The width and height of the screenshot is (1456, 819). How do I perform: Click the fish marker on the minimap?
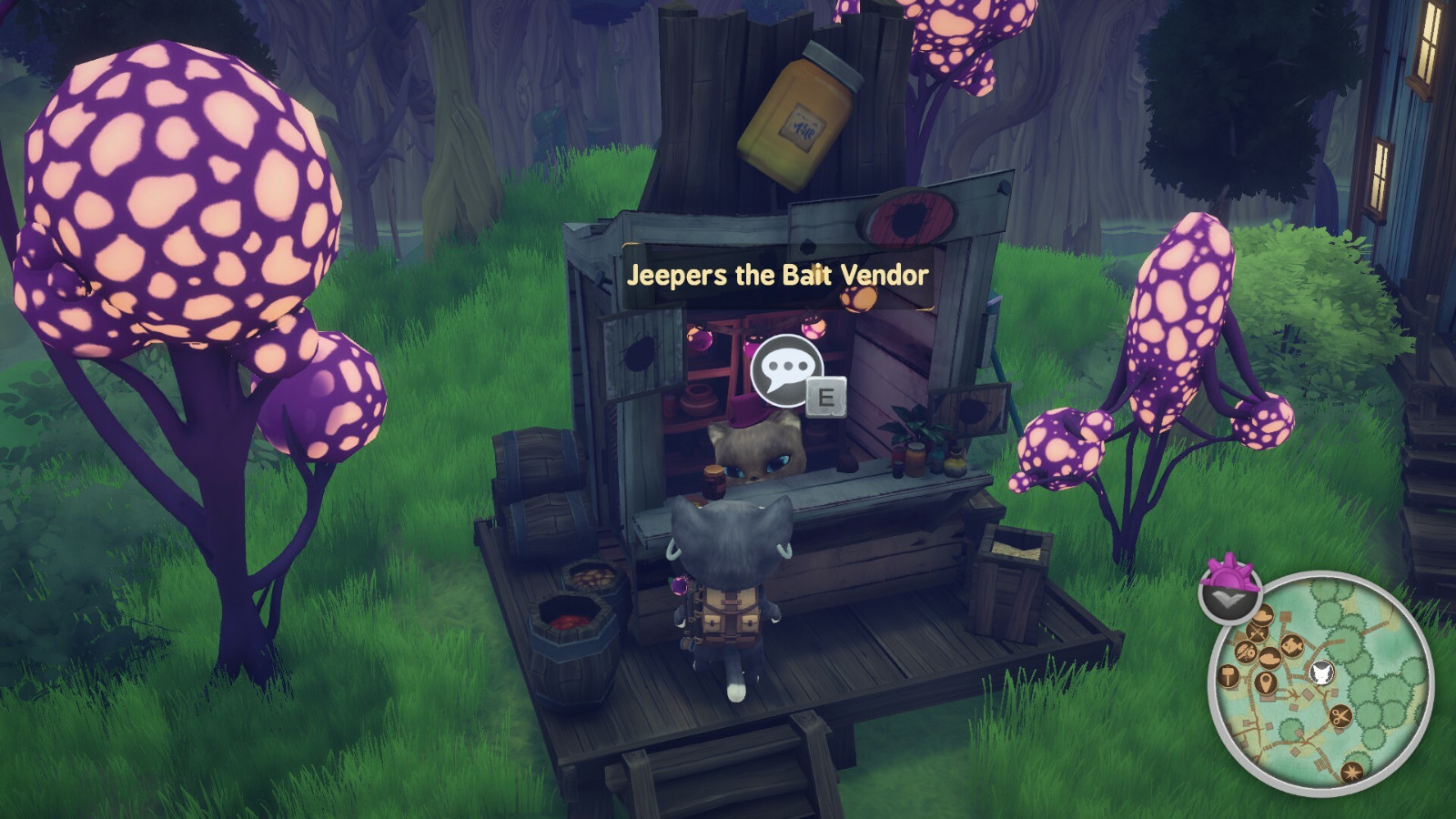[x=1290, y=646]
